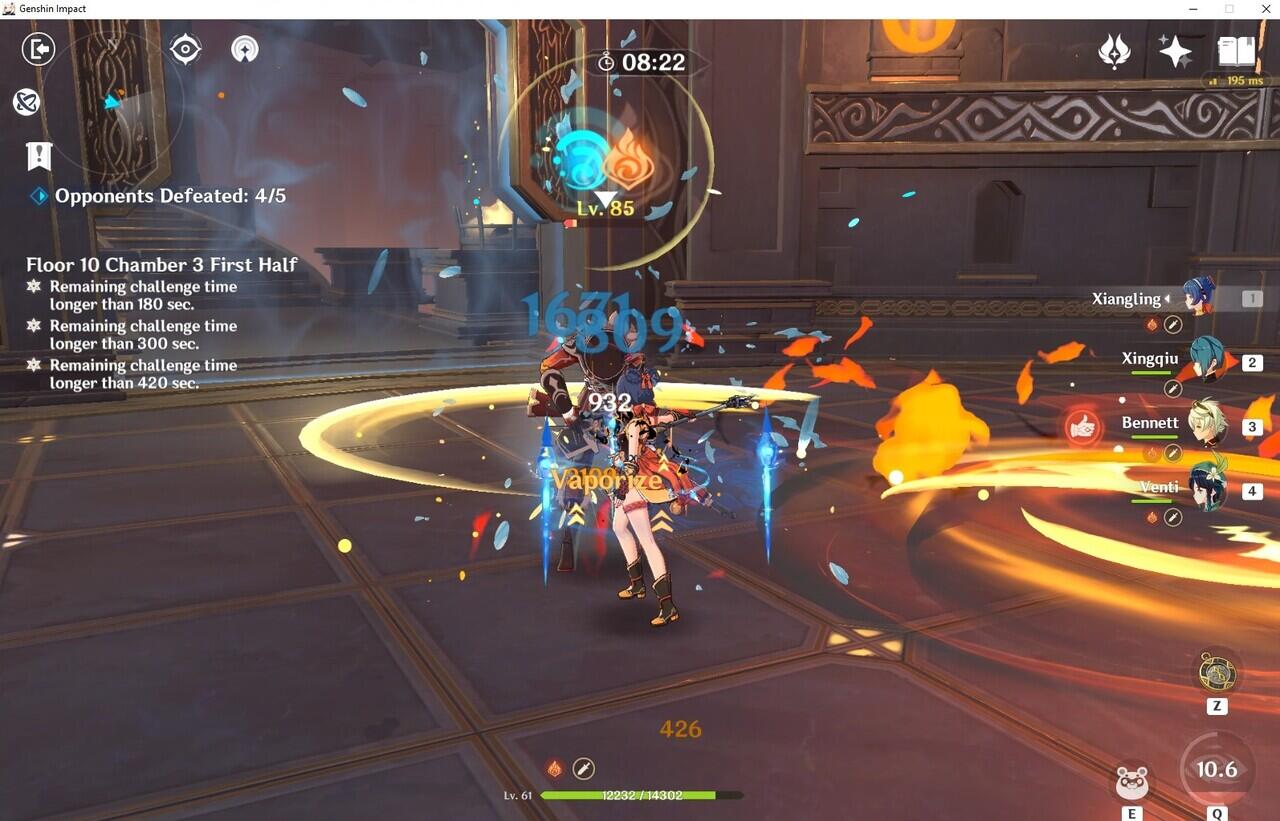Open the Adventurer Handbook book icon
Viewport: 1280px width, 821px height.
(1236, 51)
